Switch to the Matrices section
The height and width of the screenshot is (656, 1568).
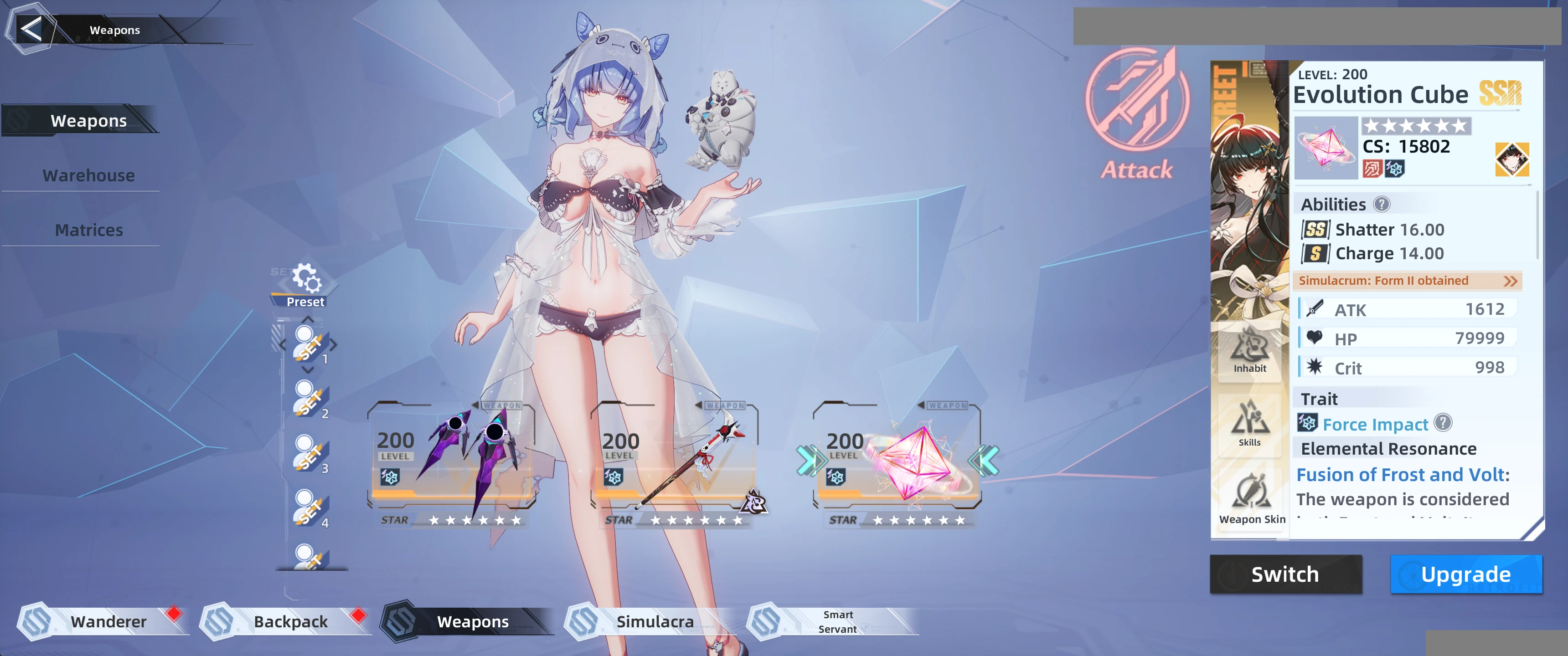point(89,230)
